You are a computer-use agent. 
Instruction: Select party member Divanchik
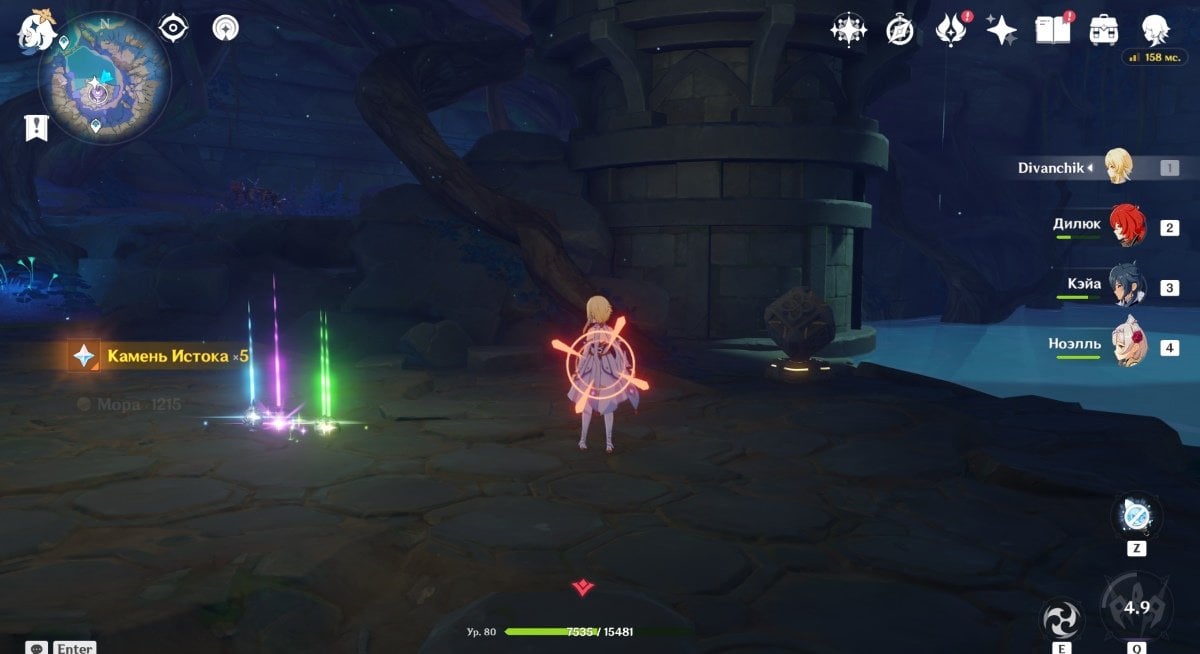point(1118,167)
